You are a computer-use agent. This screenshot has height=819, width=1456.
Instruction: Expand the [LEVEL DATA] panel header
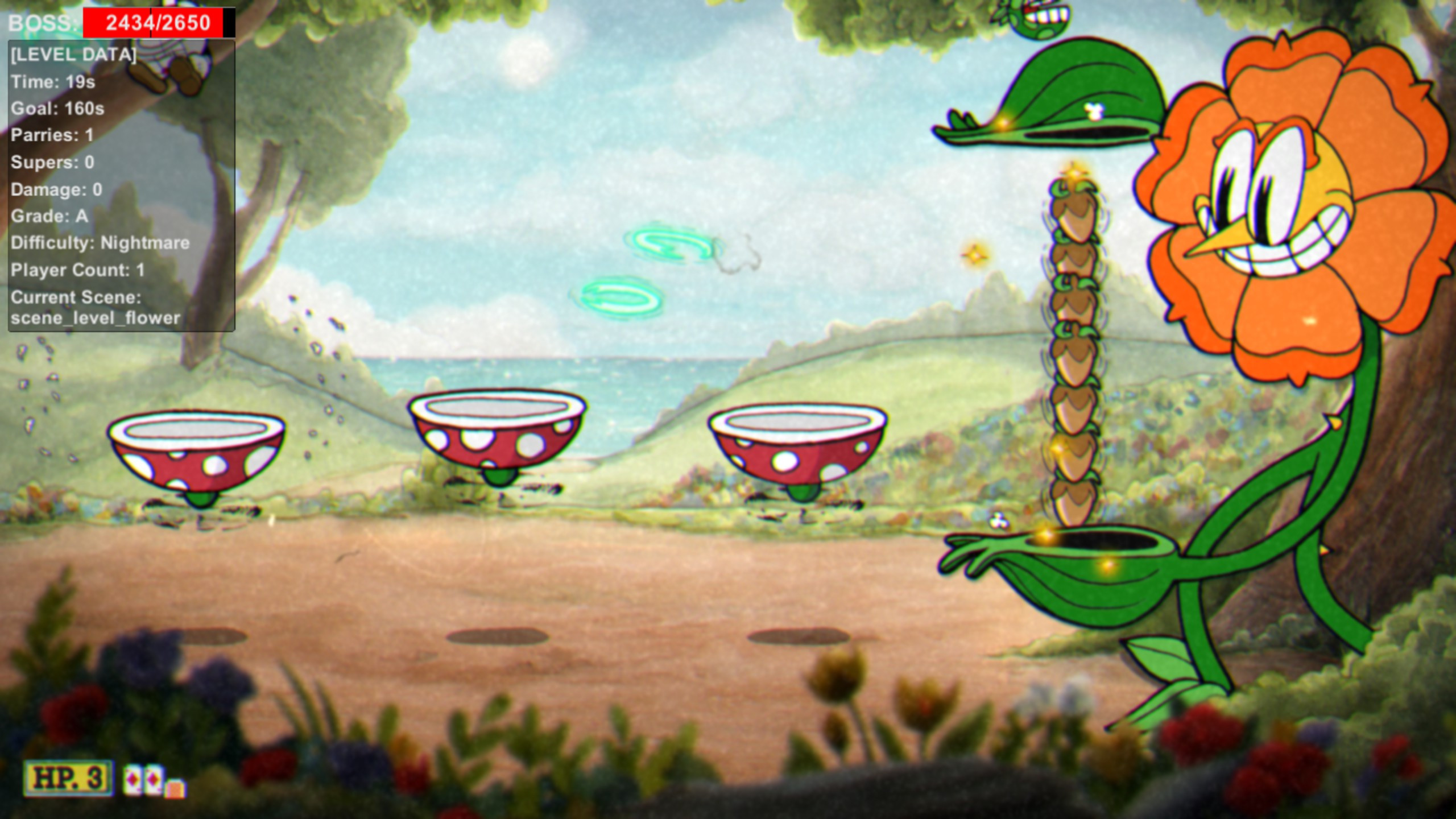[x=73, y=55]
